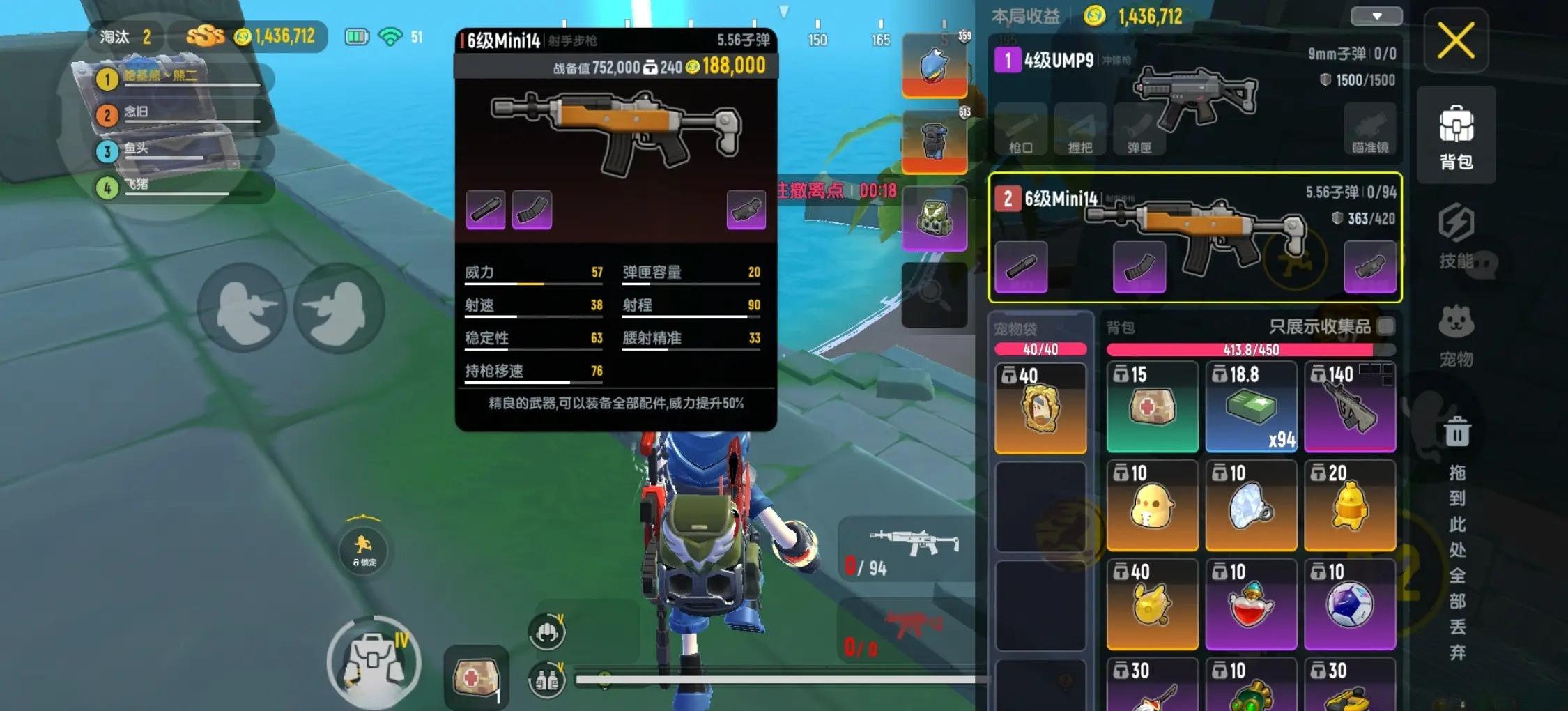Select the pet bag item weighing 40
Screen dimensions: 1568x711
1040,408
